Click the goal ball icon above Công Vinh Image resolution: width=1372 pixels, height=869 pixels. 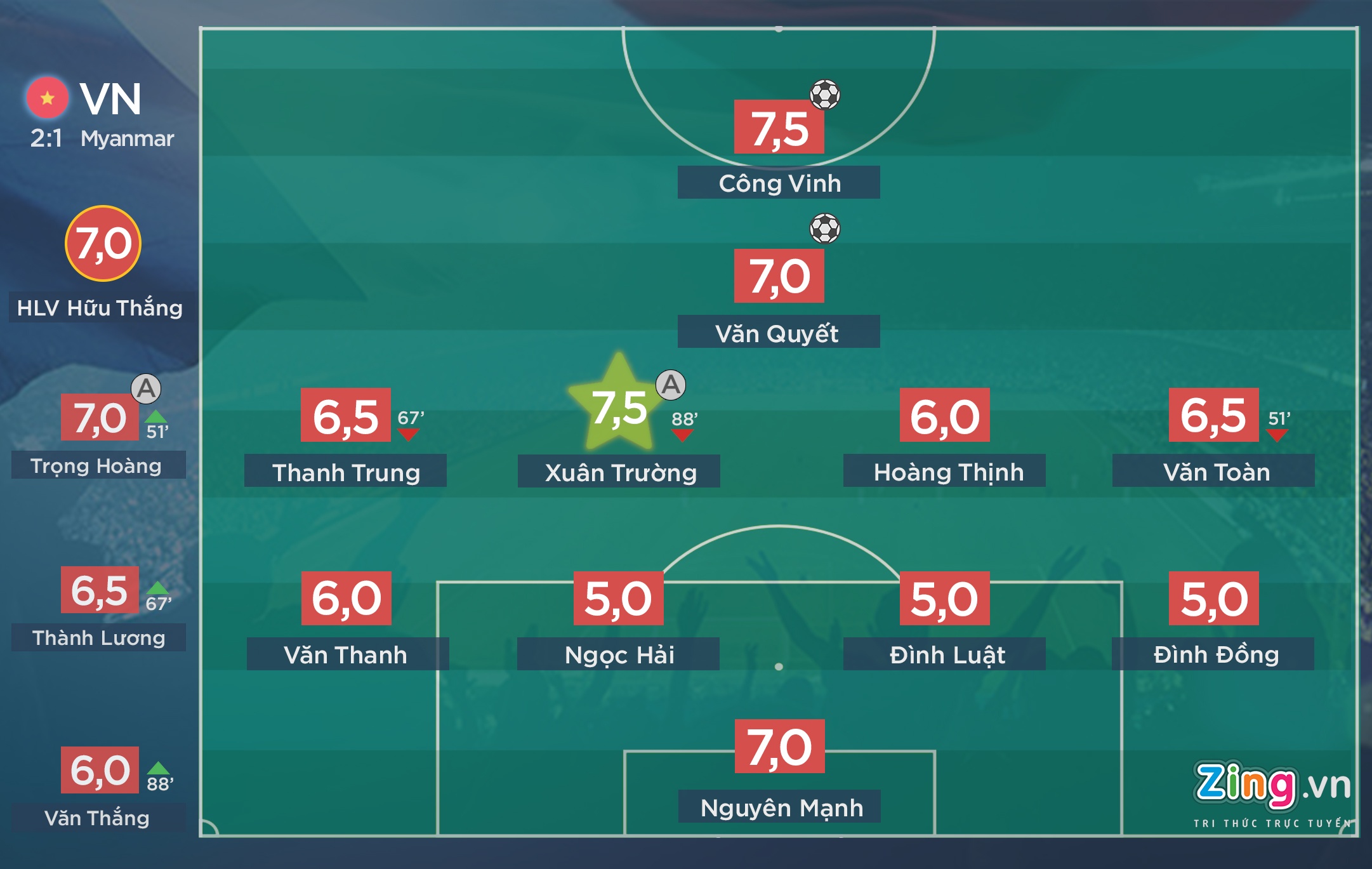coord(824,95)
